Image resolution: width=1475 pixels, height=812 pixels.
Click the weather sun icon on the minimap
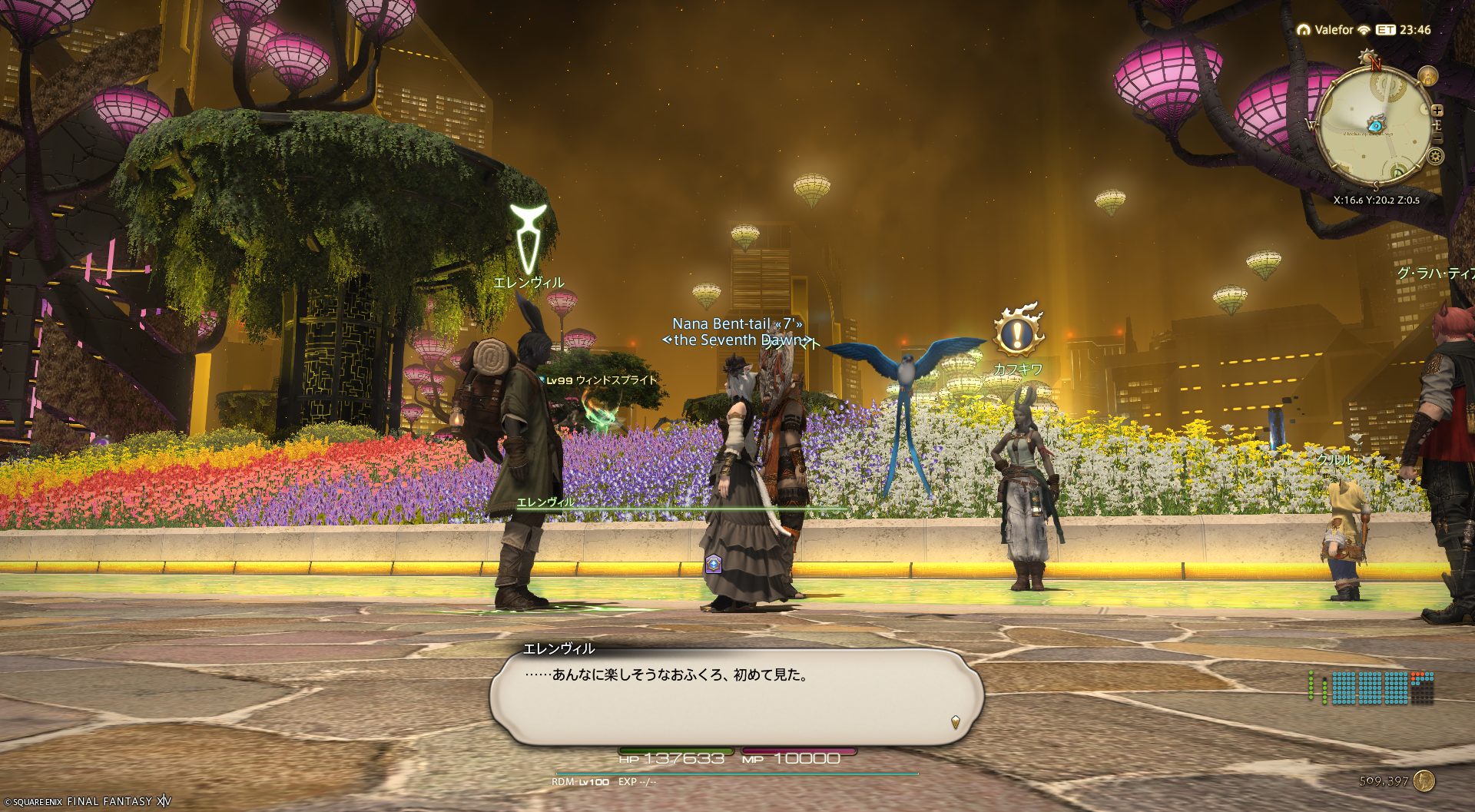pos(1367,55)
